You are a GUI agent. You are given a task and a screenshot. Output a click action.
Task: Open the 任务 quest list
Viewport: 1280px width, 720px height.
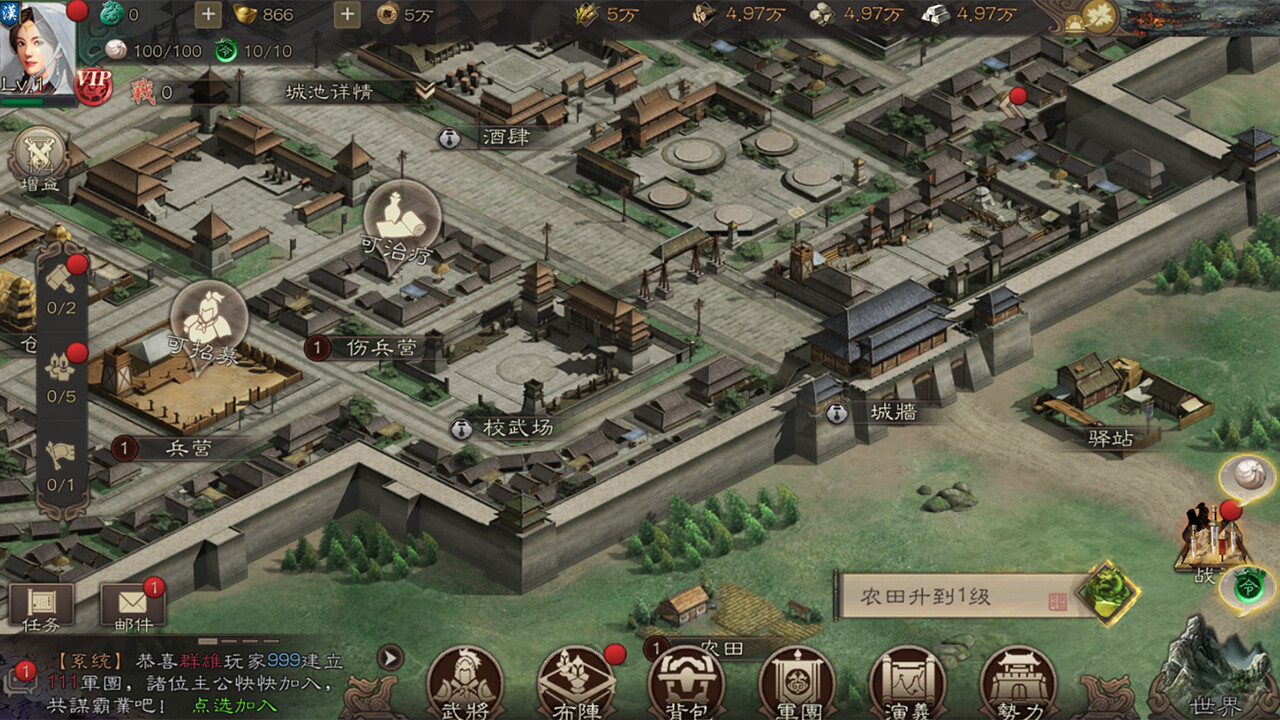[41, 607]
